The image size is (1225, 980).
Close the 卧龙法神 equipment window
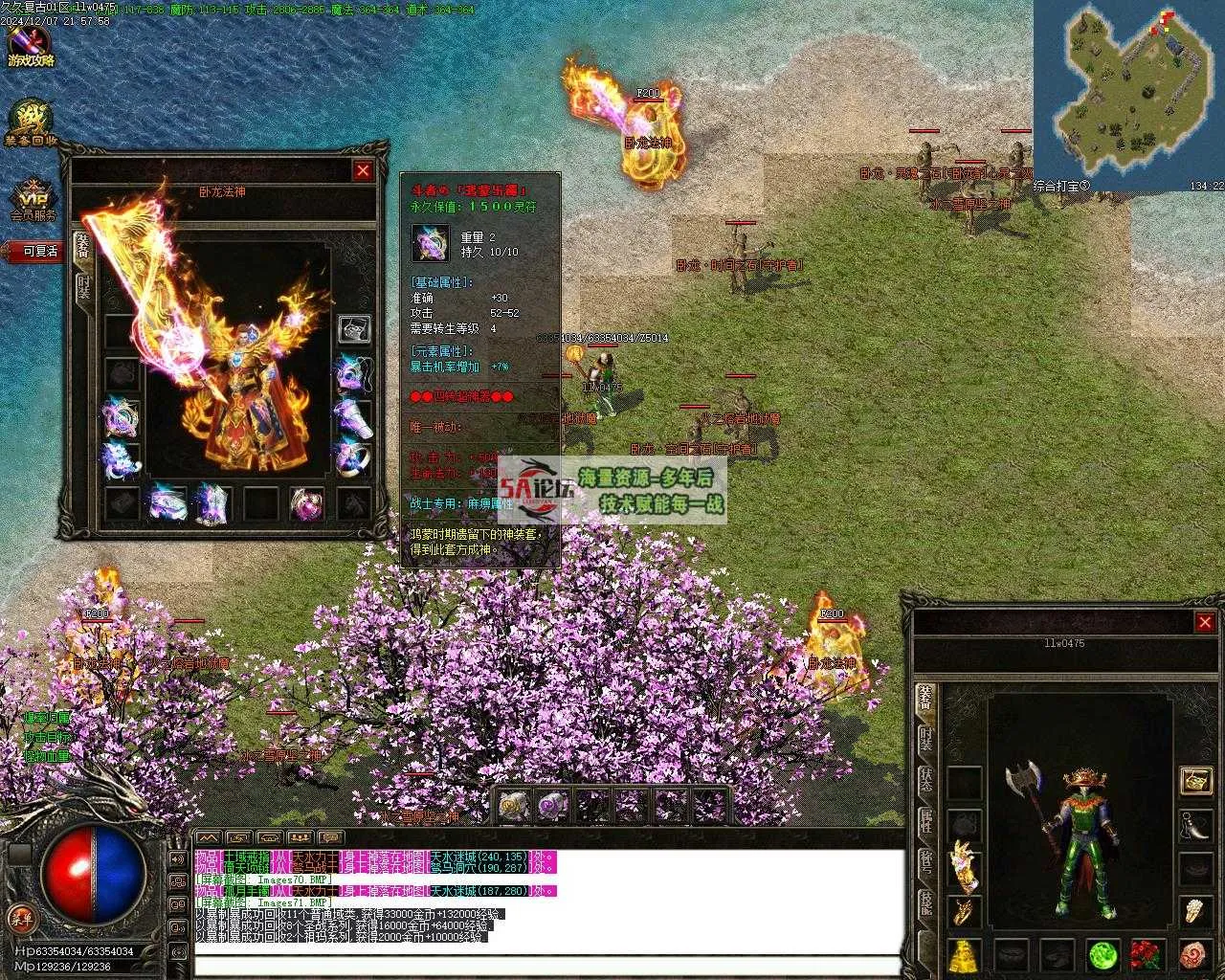363,170
